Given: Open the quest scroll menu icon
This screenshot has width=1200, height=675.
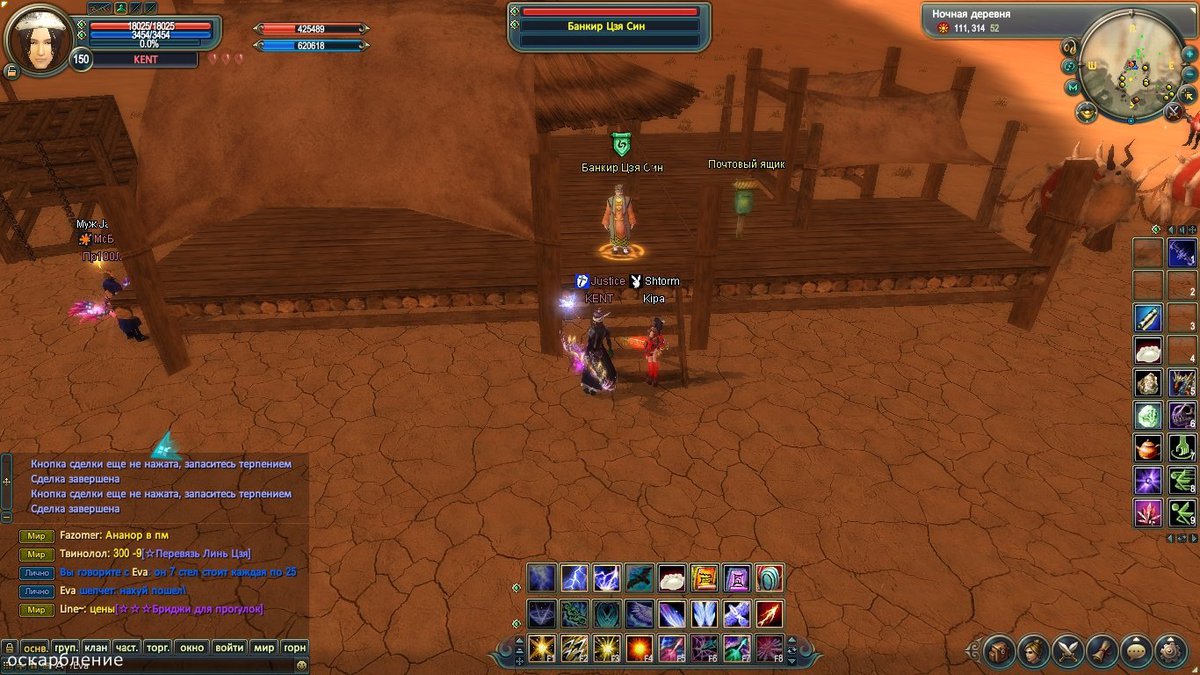Looking at the screenshot, I should pos(1102,651).
